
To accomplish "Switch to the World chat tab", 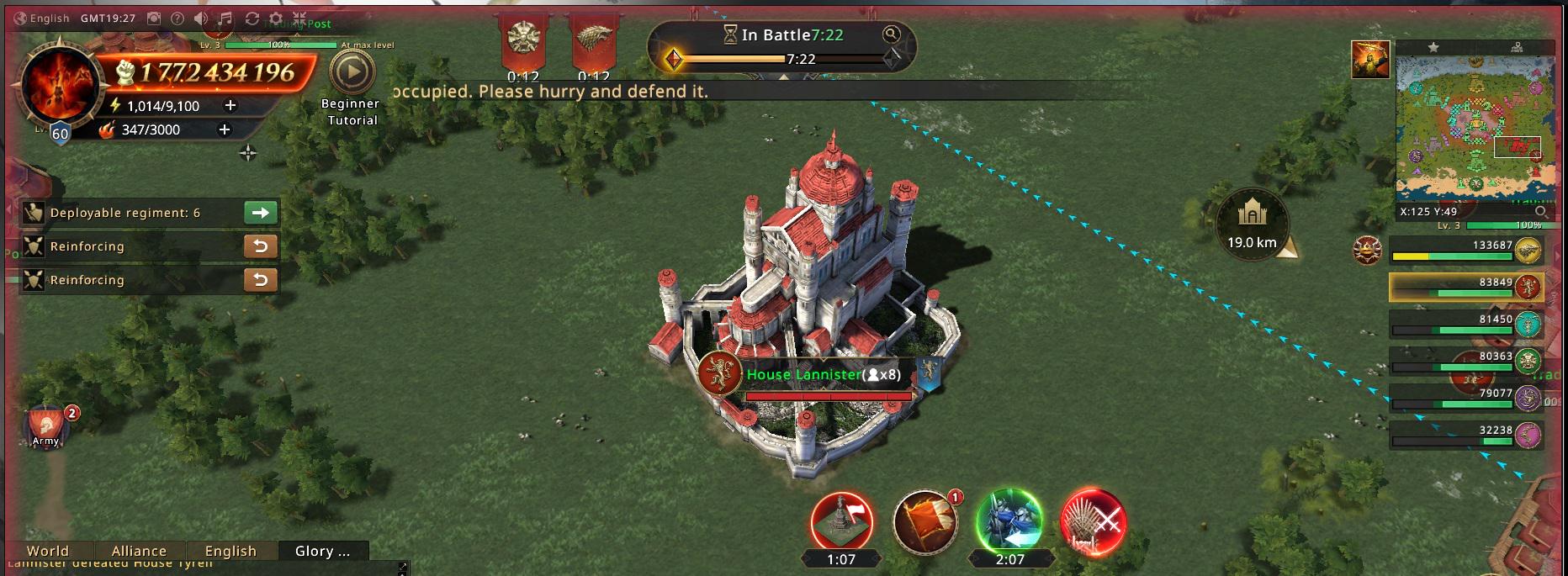I will (48, 551).
